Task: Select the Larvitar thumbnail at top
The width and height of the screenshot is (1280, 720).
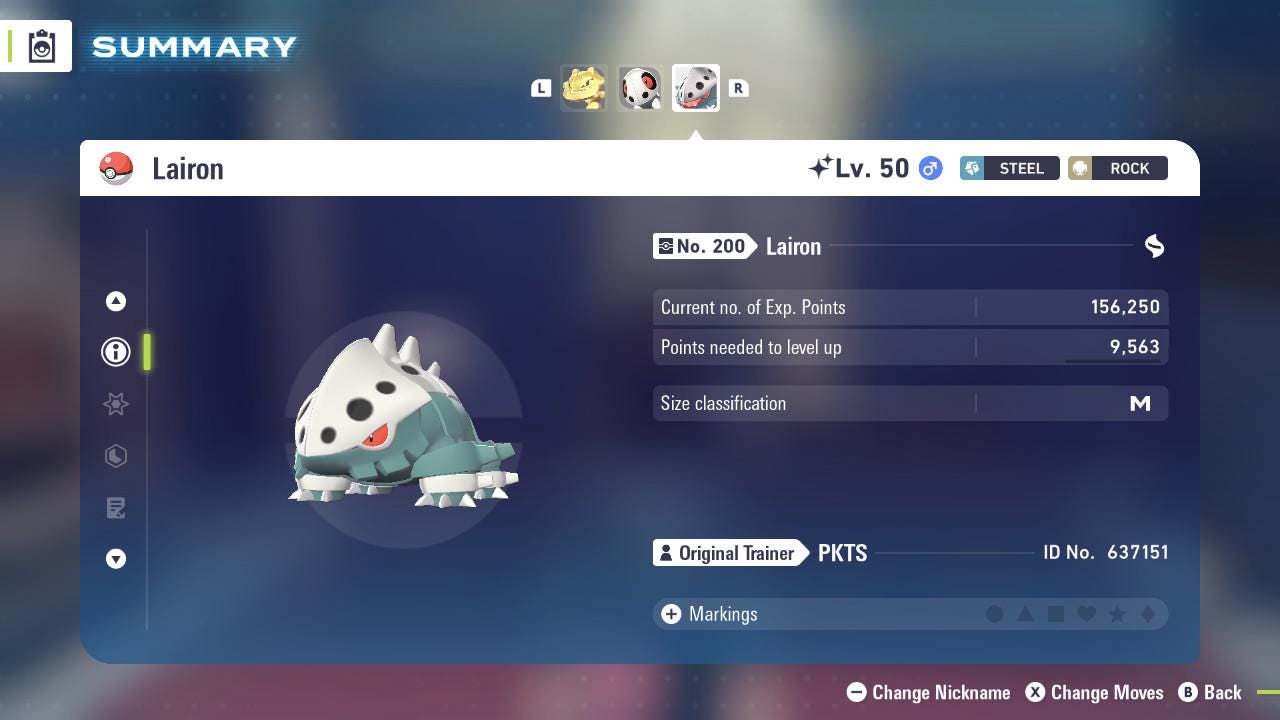Action: coord(584,87)
